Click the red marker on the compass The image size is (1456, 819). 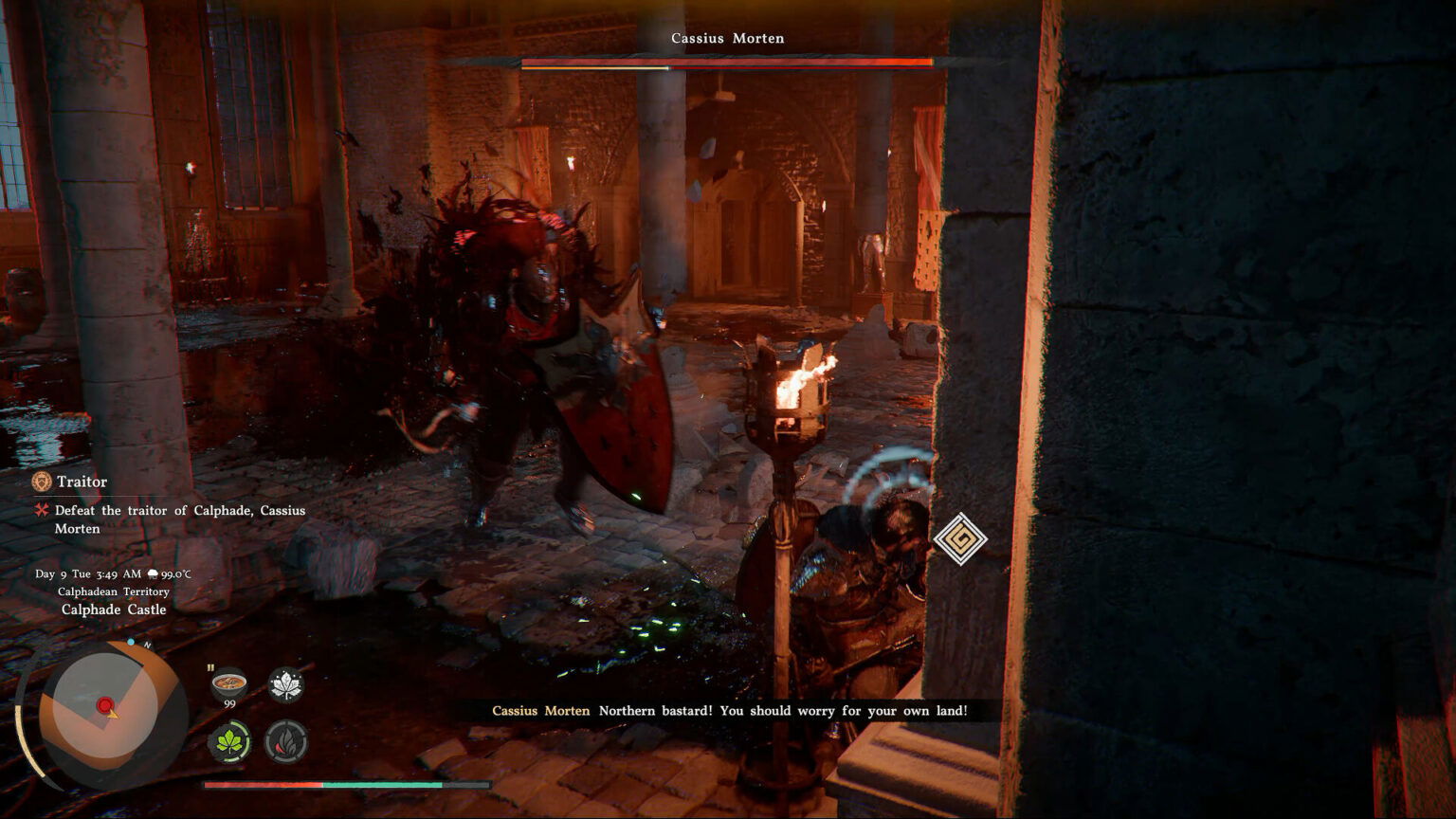coord(103,705)
